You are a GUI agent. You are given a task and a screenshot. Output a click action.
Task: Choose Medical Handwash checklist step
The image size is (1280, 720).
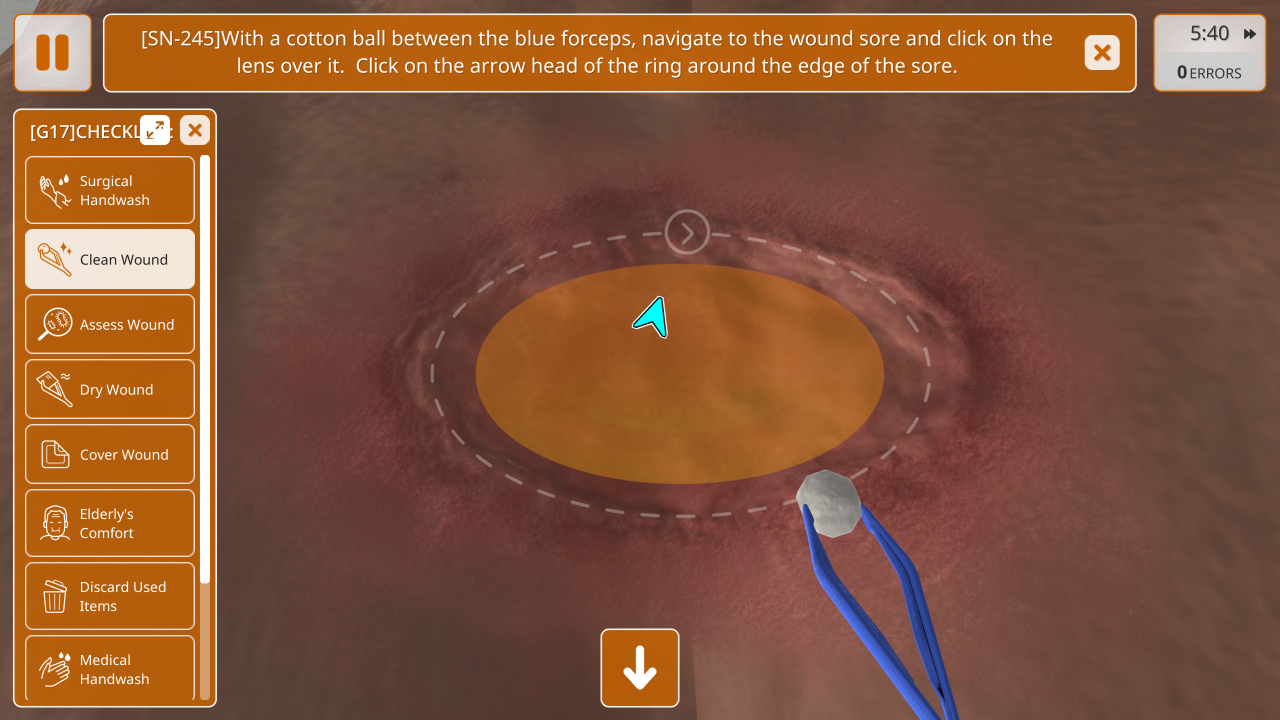tap(110, 668)
